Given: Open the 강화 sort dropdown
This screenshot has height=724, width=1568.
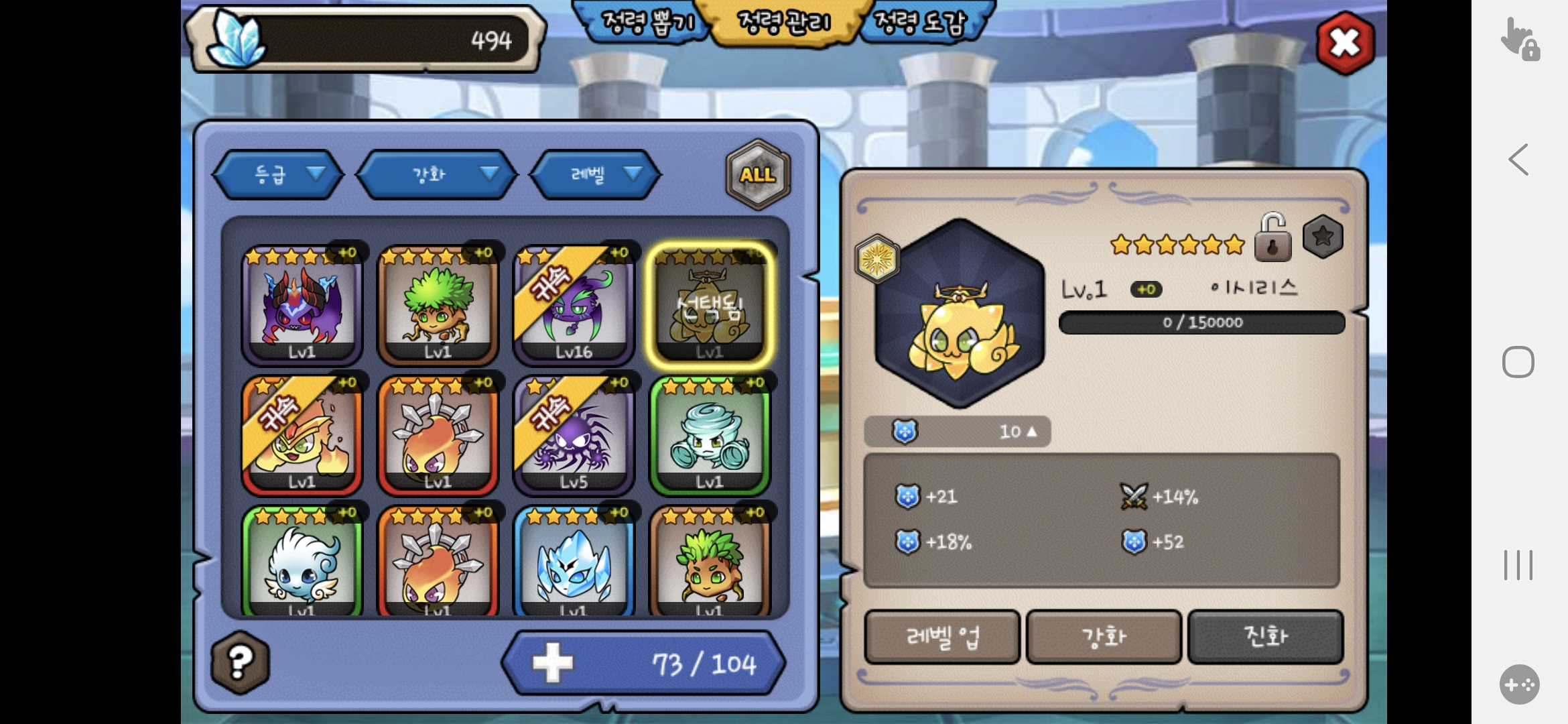Looking at the screenshot, I should 438,174.
